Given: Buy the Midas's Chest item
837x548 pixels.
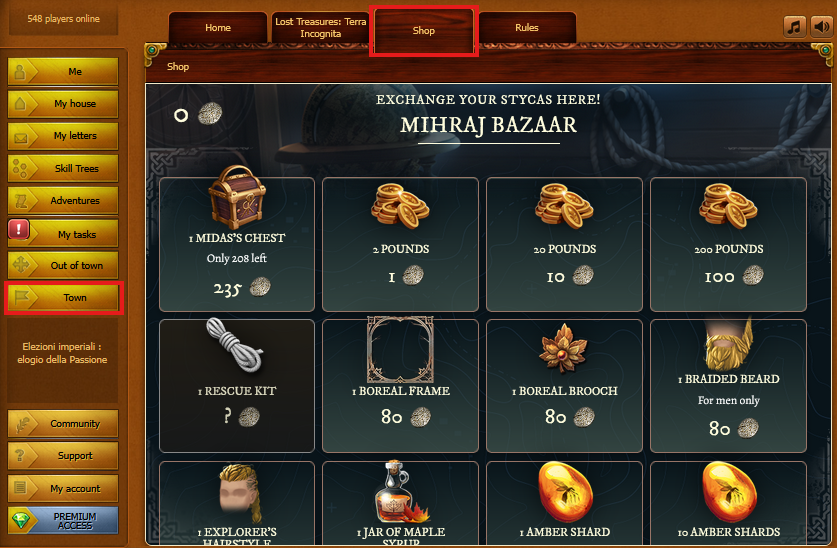Looking at the screenshot, I should click(x=237, y=242).
